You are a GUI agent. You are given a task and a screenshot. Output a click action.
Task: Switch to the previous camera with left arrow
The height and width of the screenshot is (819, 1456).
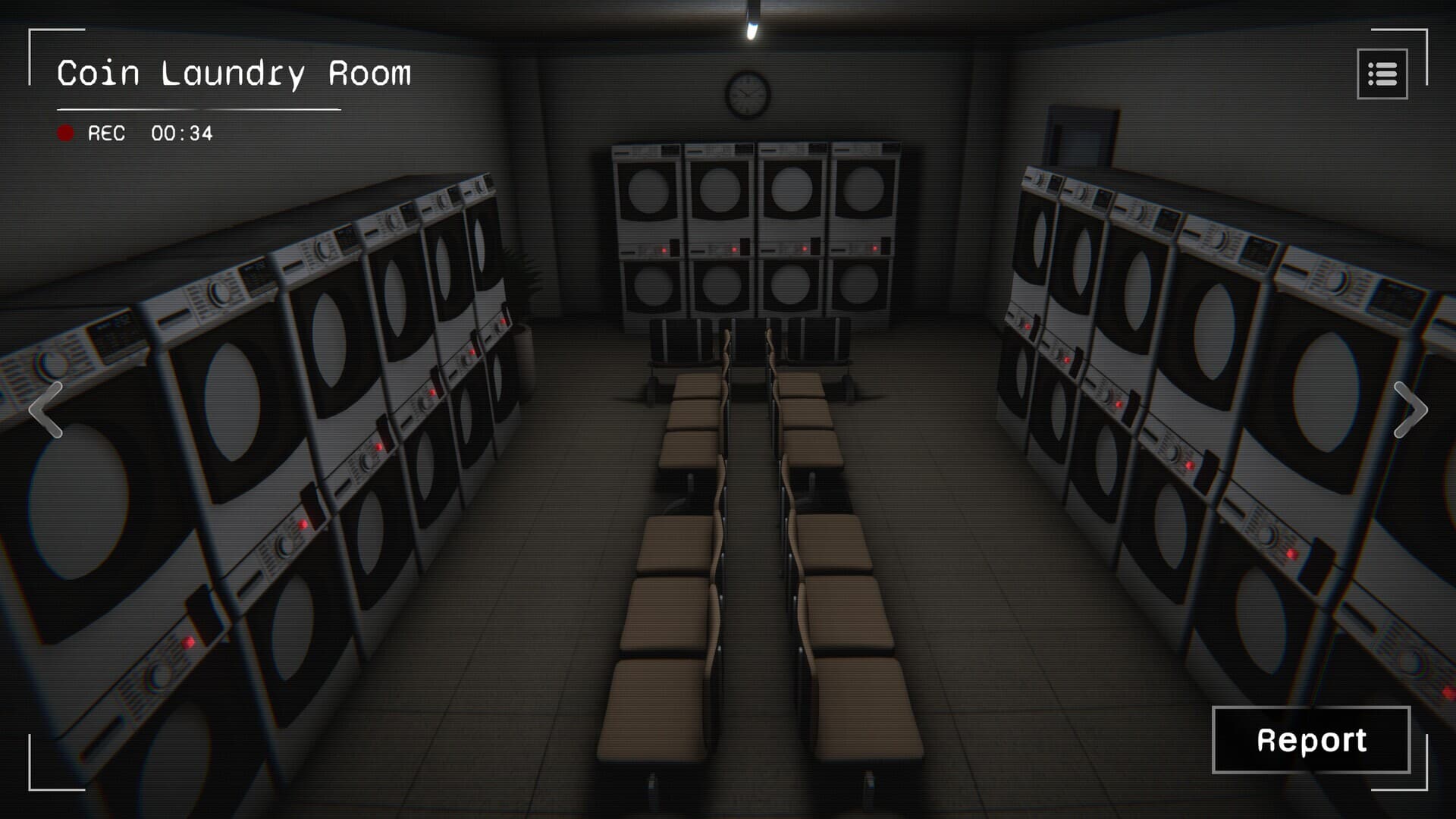(x=45, y=409)
